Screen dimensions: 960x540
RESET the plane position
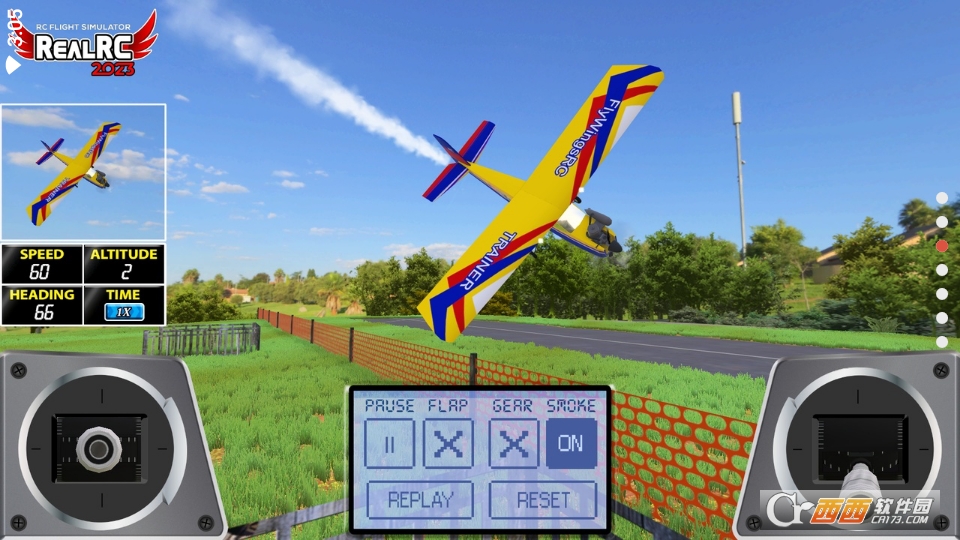pyautogui.click(x=543, y=500)
